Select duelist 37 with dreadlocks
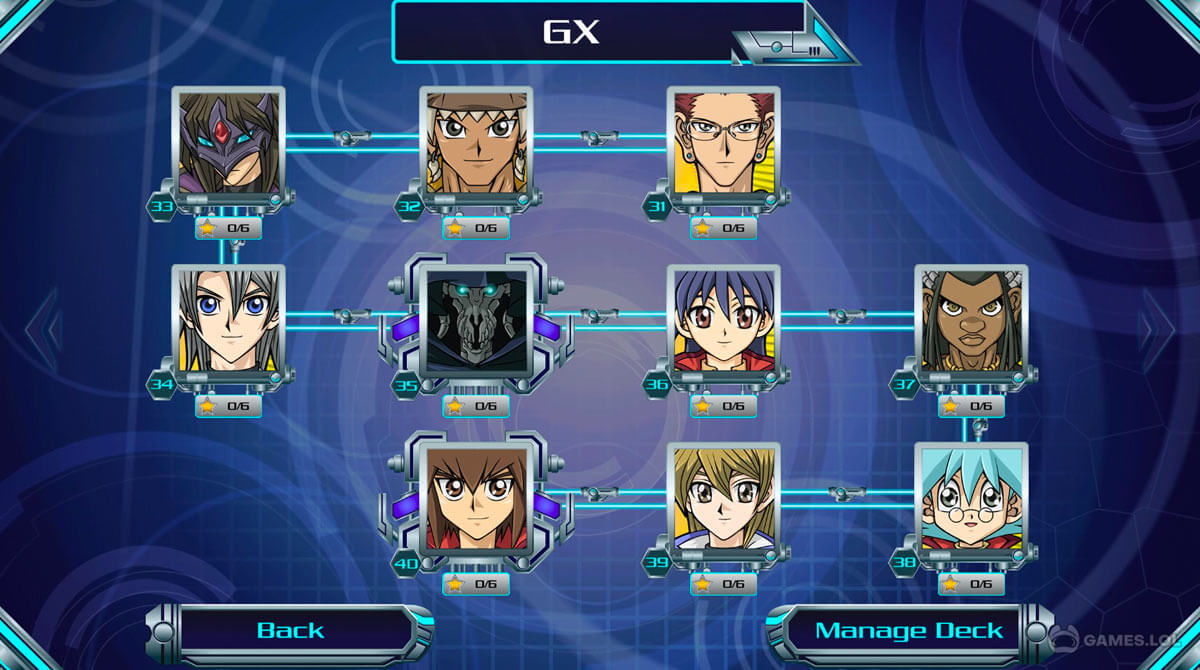 (971, 321)
